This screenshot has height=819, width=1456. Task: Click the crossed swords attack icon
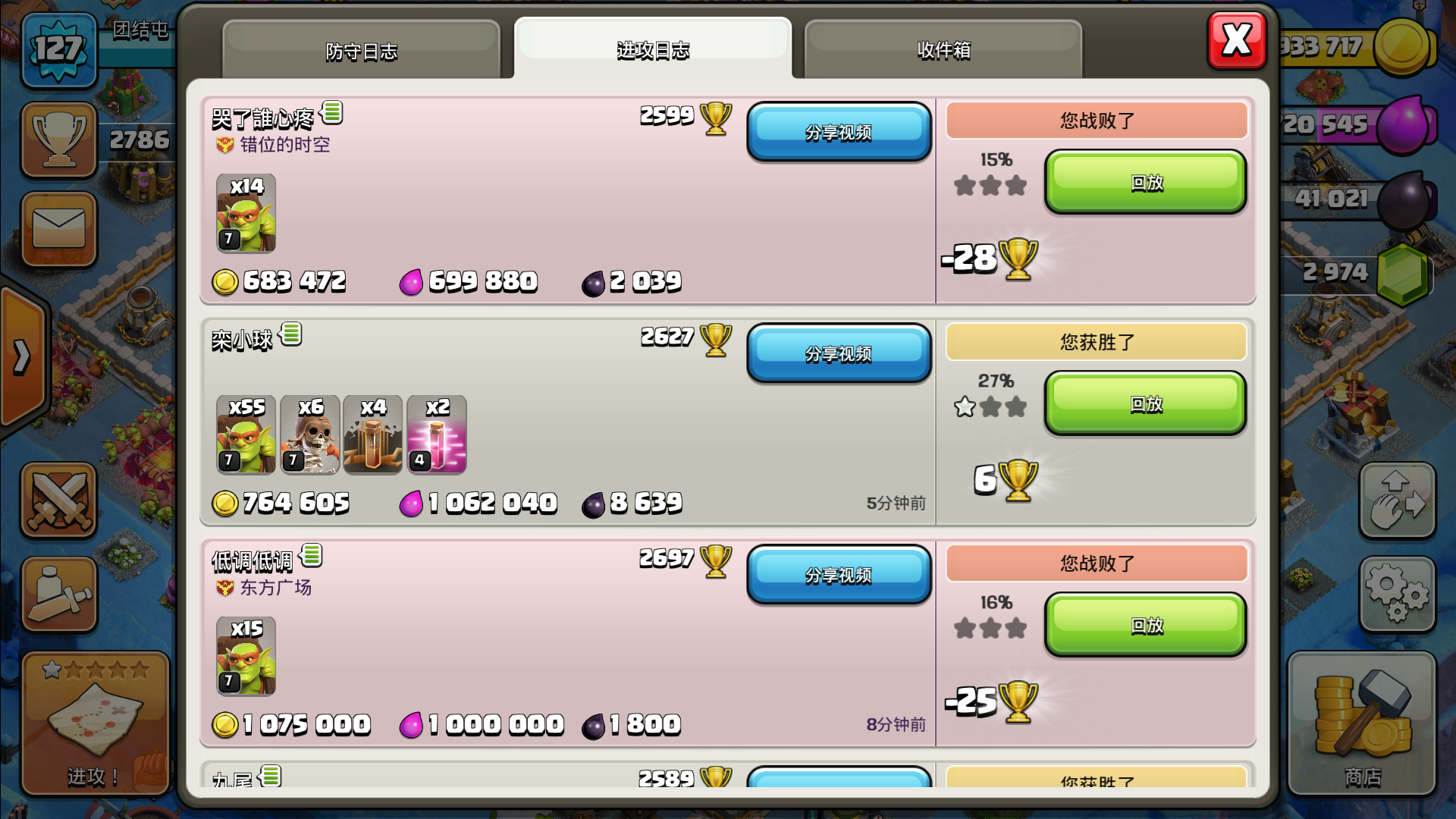(58, 500)
